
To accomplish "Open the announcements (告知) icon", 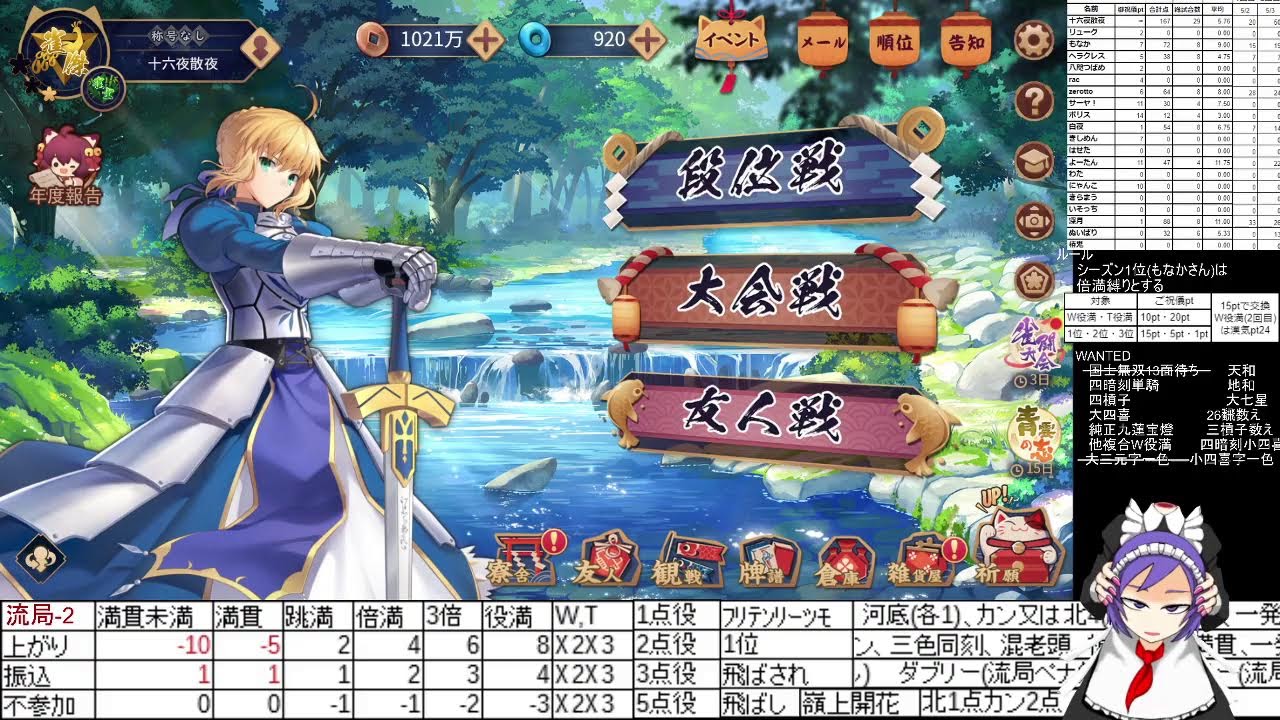I will click(x=964, y=38).
